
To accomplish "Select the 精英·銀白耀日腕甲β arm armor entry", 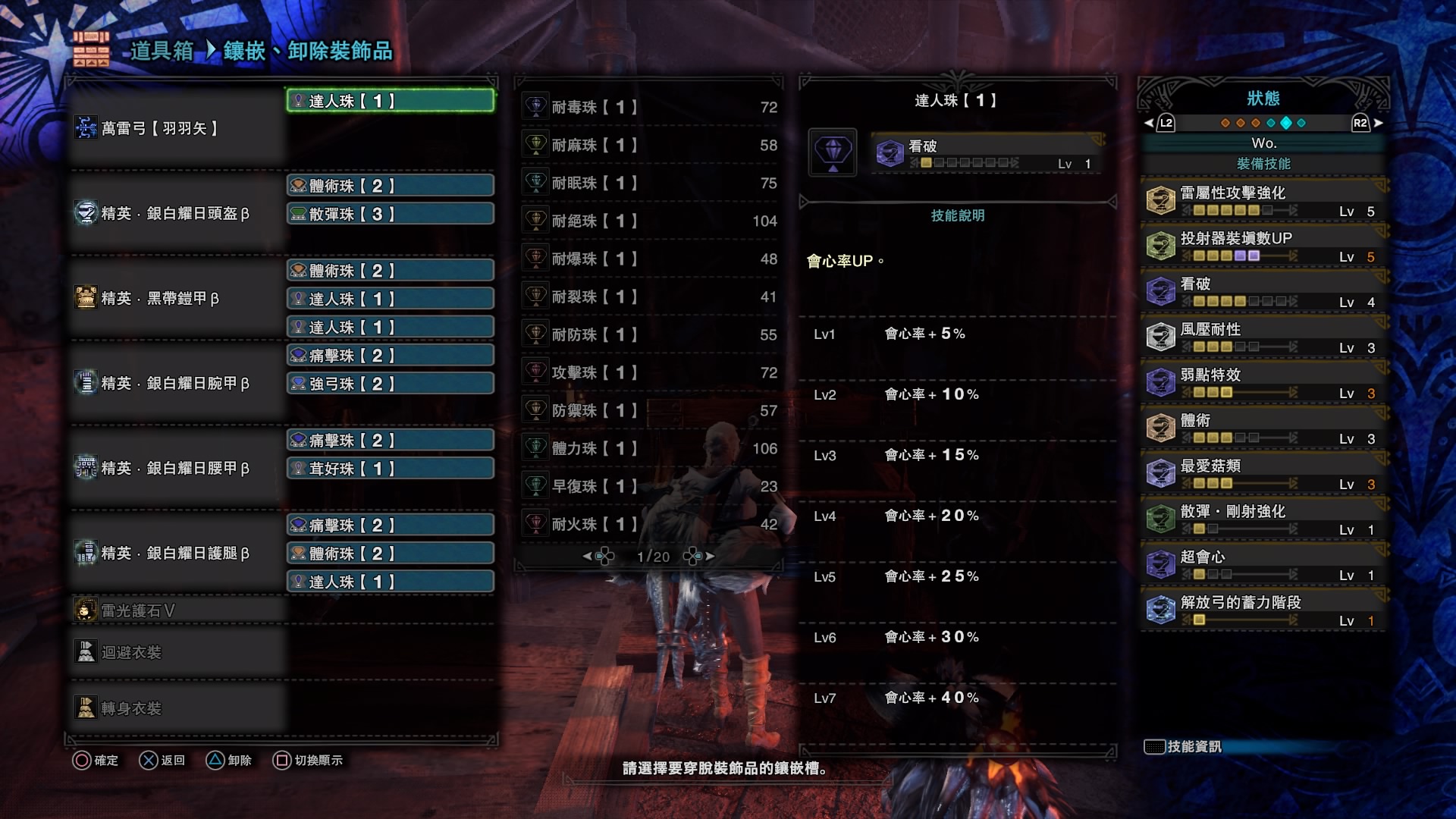I will pyautogui.click(x=176, y=383).
